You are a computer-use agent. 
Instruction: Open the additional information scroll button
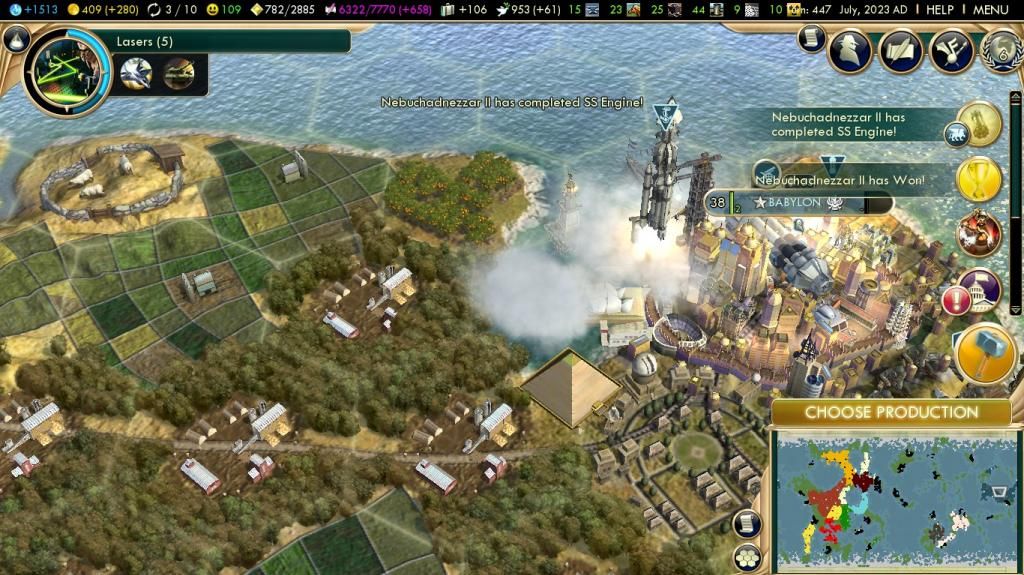[812, 39]
